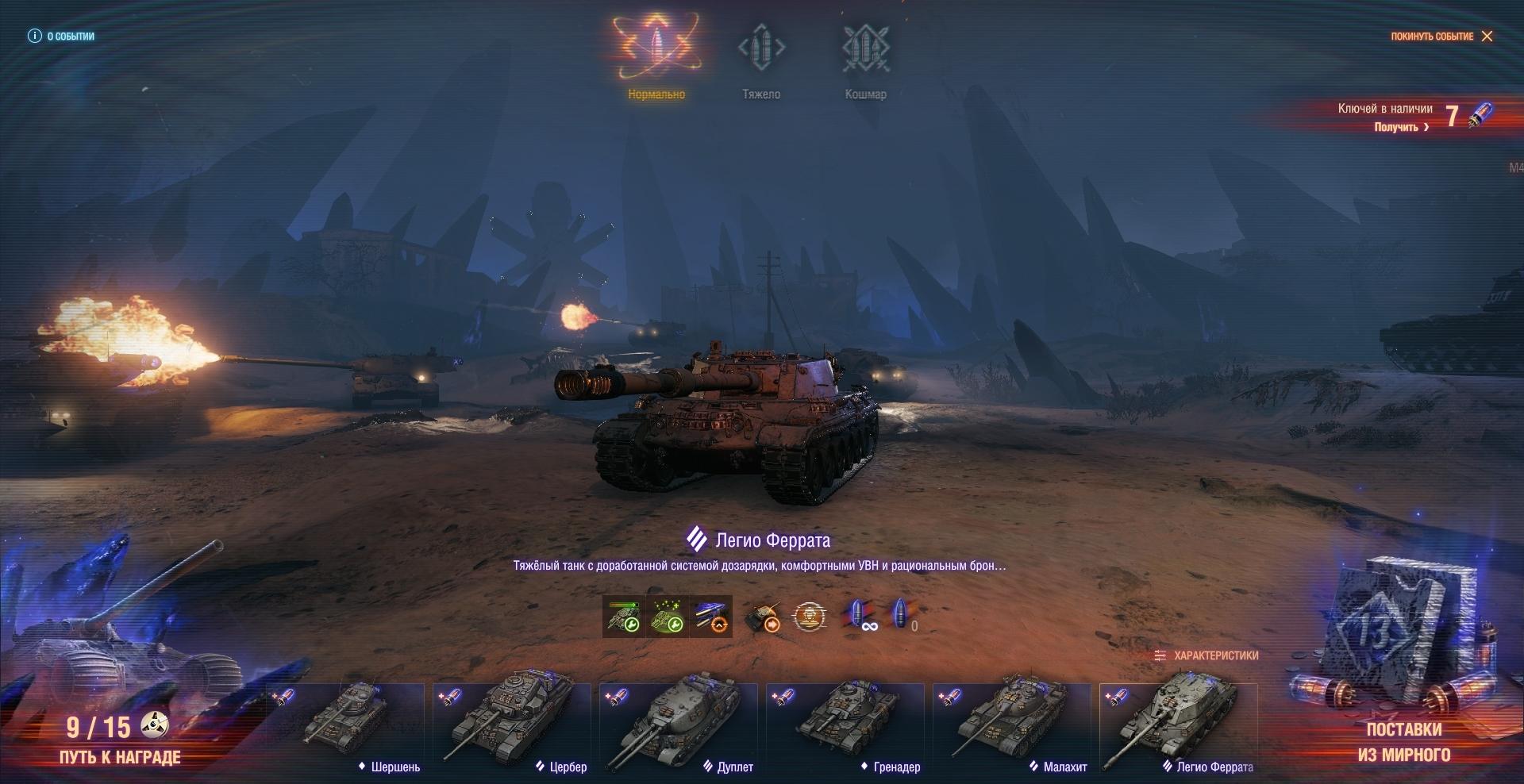Select the first green tank ability icon
Image resolution: width=1524 pixels, height=784 pixels.
tap(623, 616)
